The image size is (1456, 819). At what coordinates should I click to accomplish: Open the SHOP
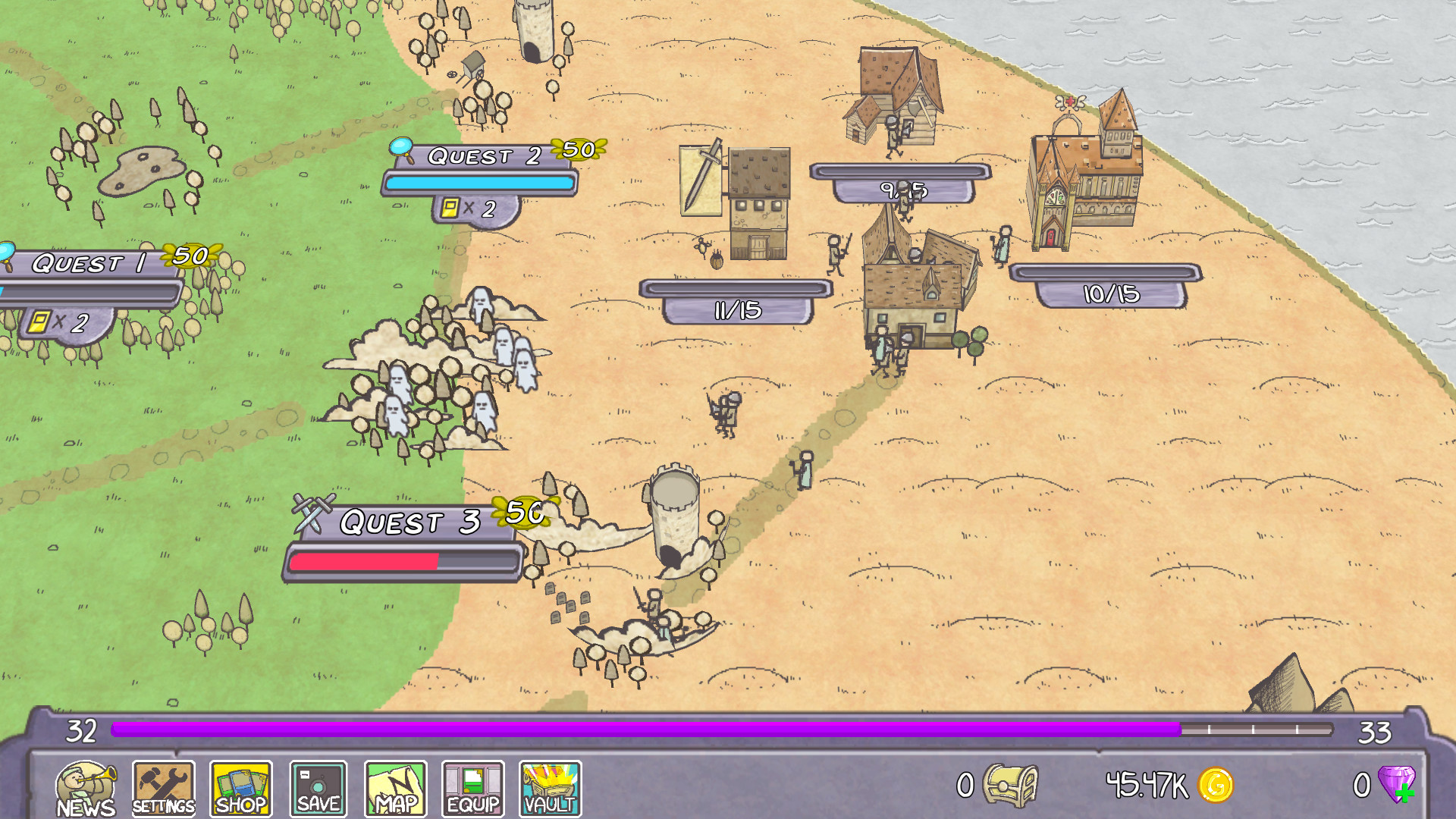click(240, 786)
